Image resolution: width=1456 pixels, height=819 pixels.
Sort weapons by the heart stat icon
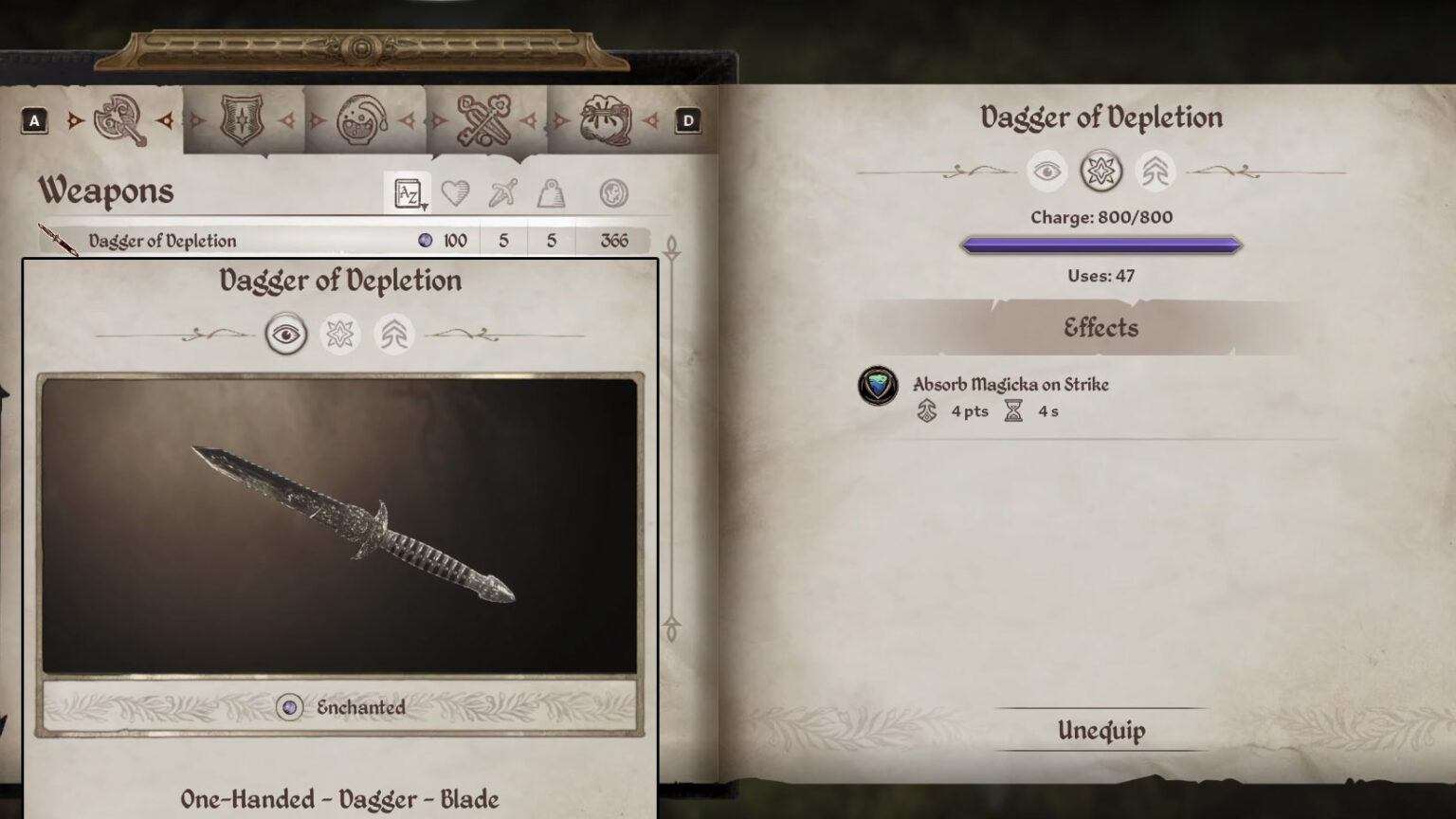click(x=457, y=191)
